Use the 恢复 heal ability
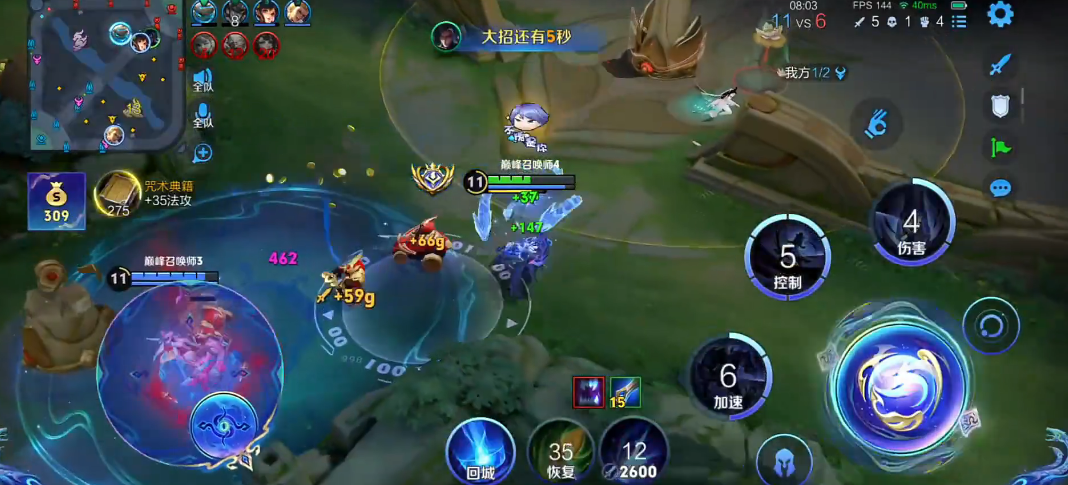This screenshot has height=485, width=1068. pos(561,453)
